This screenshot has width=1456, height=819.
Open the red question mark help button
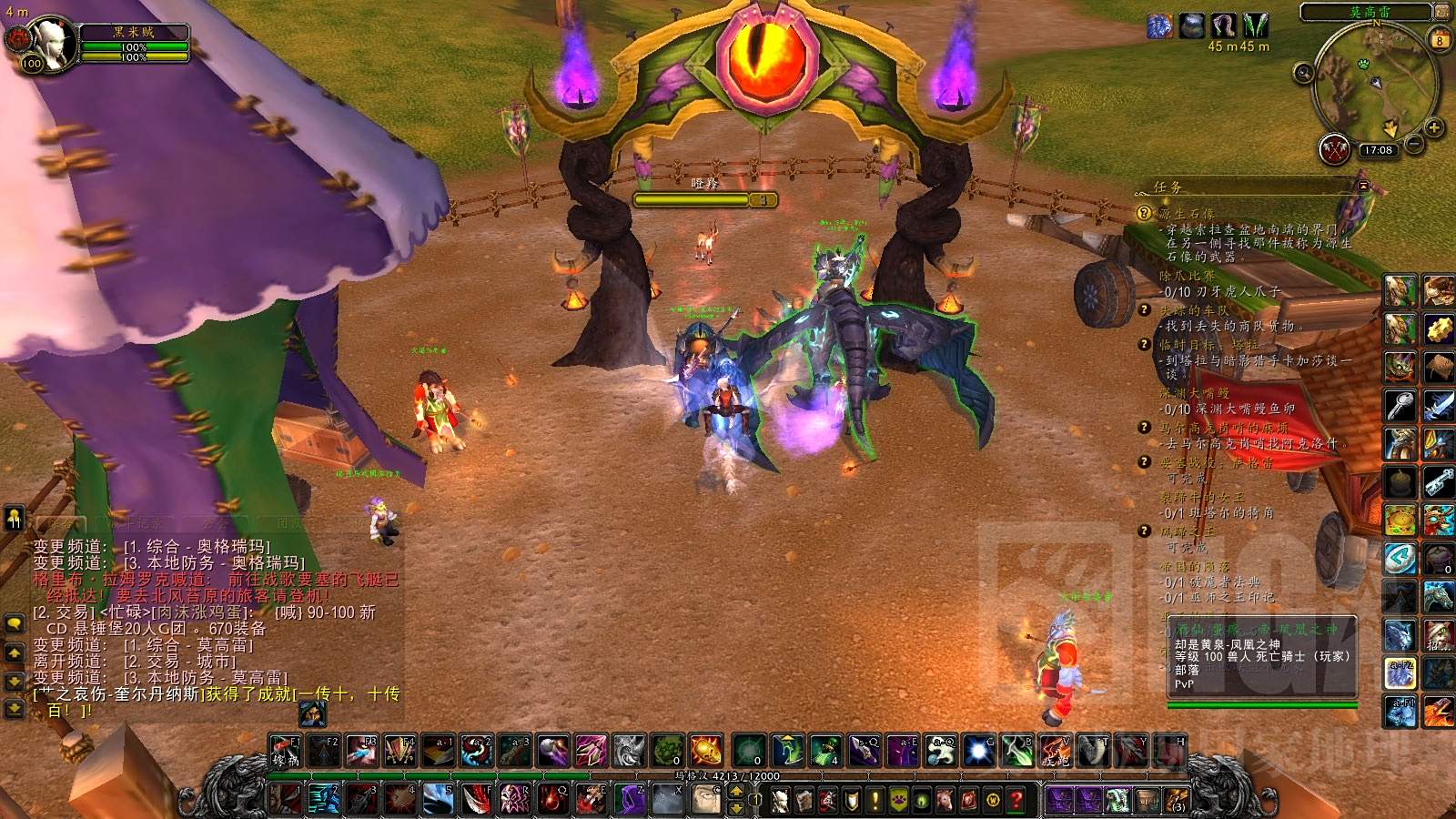pos(1017,800)
